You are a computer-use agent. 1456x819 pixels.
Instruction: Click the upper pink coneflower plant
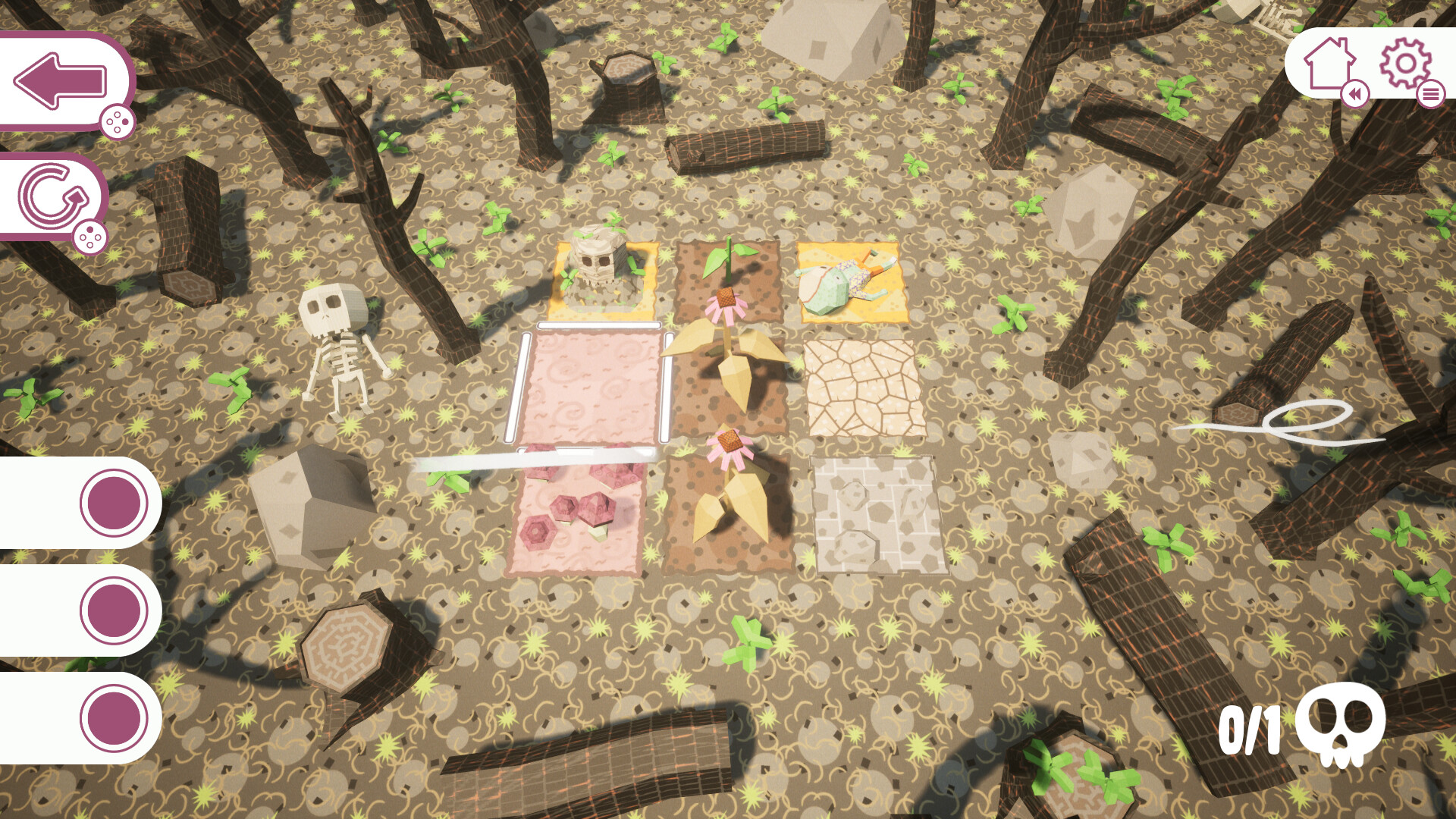pos(724,303)
